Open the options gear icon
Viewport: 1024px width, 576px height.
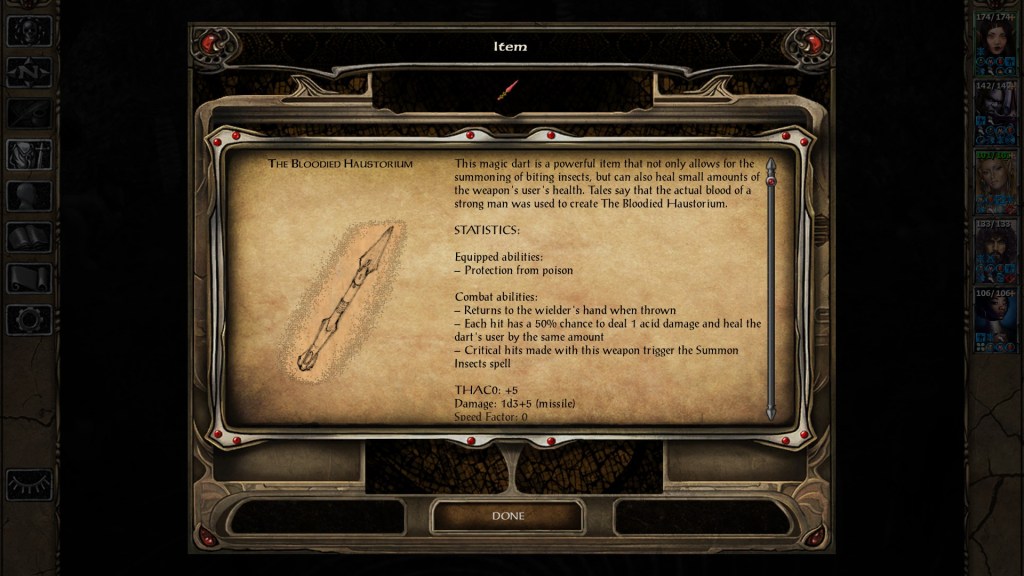(28, 319)
